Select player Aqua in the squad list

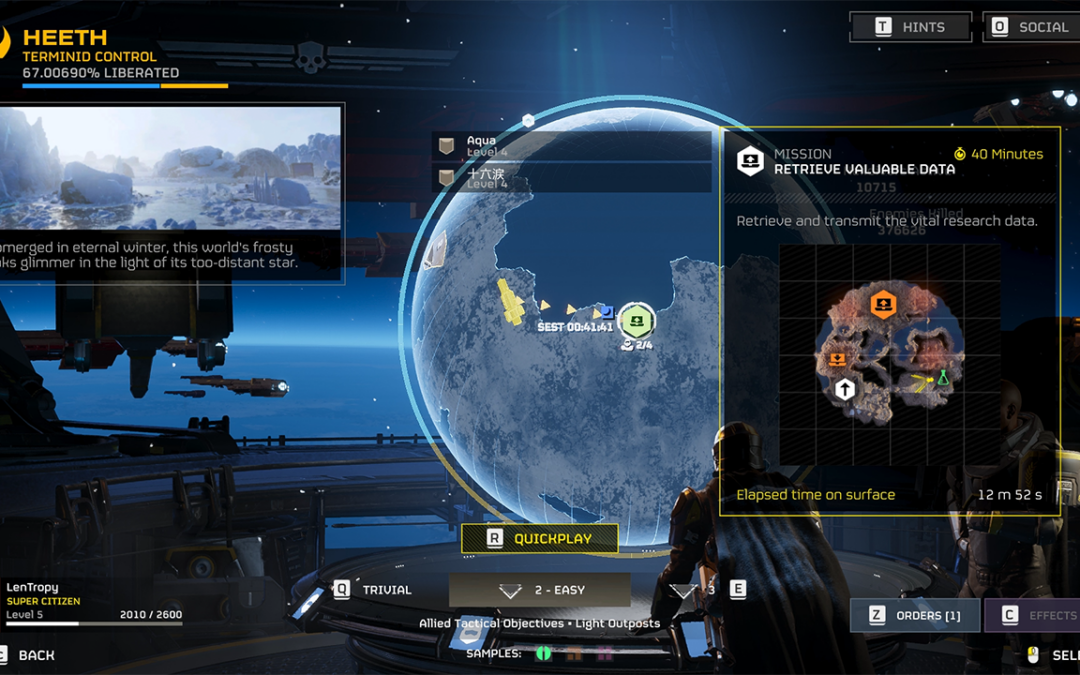(x=571, y=146)
